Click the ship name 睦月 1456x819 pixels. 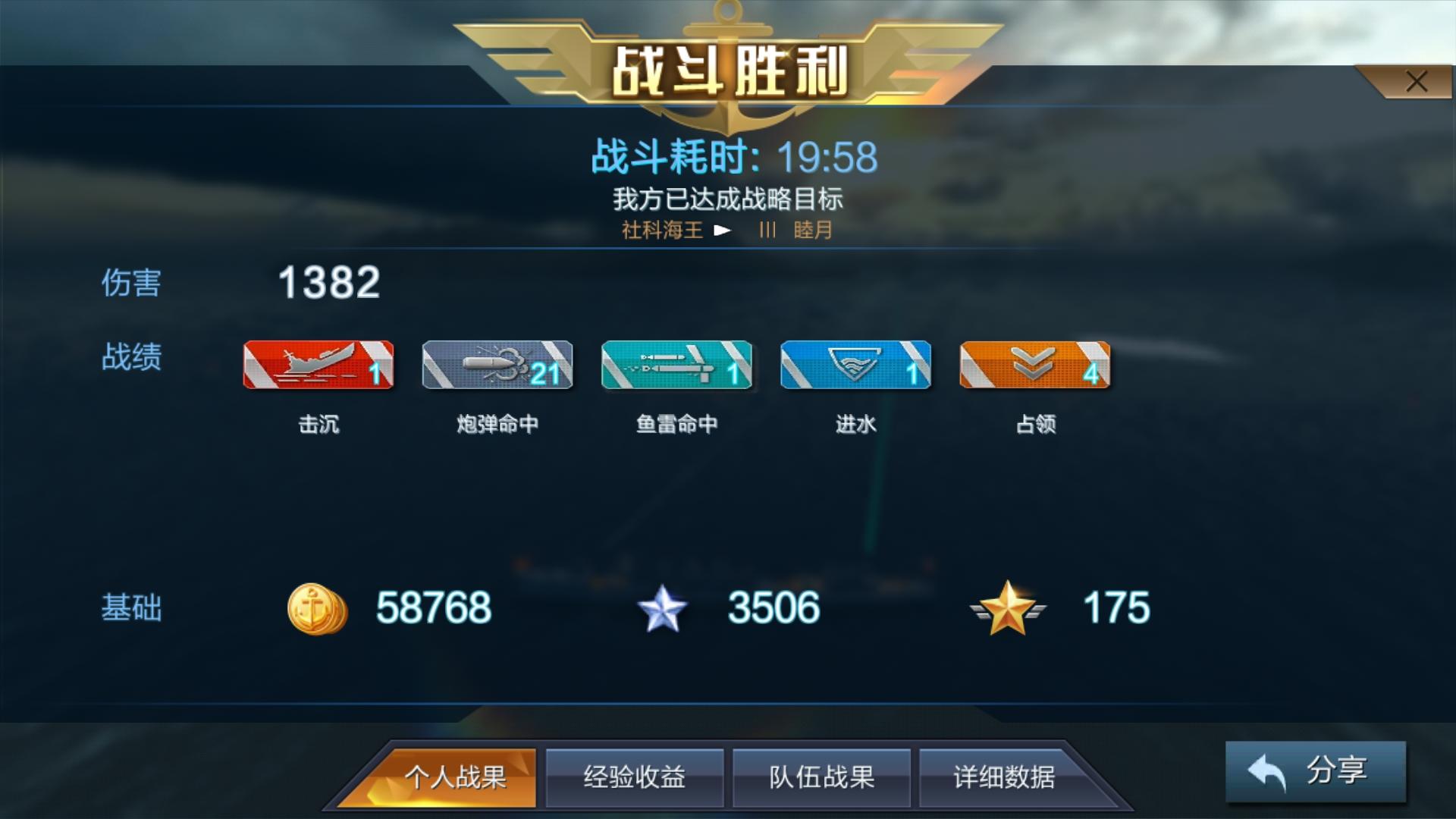pyautogui.click(x=812, y=231)
